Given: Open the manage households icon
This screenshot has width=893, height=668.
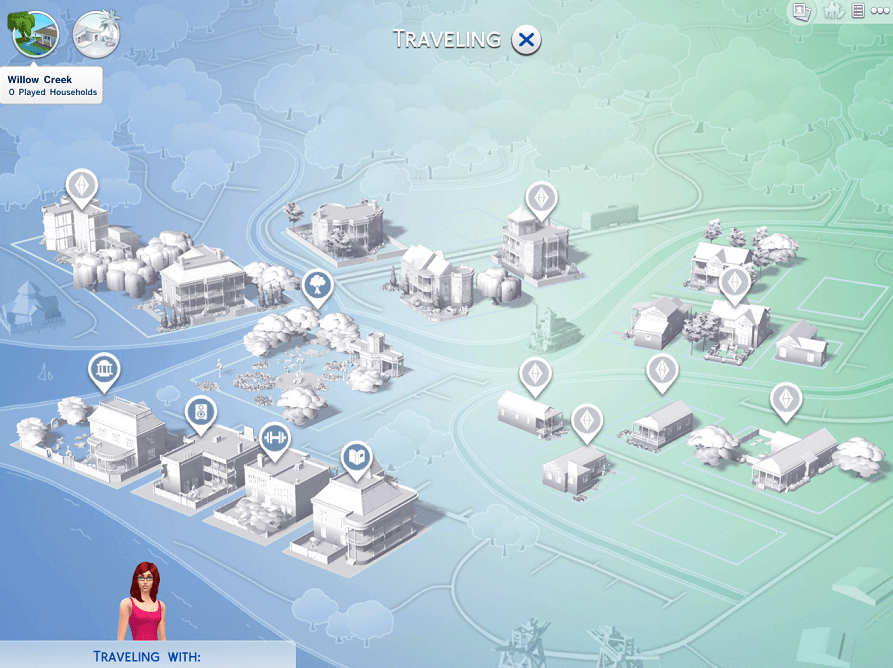Looking at the screenshot, I should (x=831, y=11).
